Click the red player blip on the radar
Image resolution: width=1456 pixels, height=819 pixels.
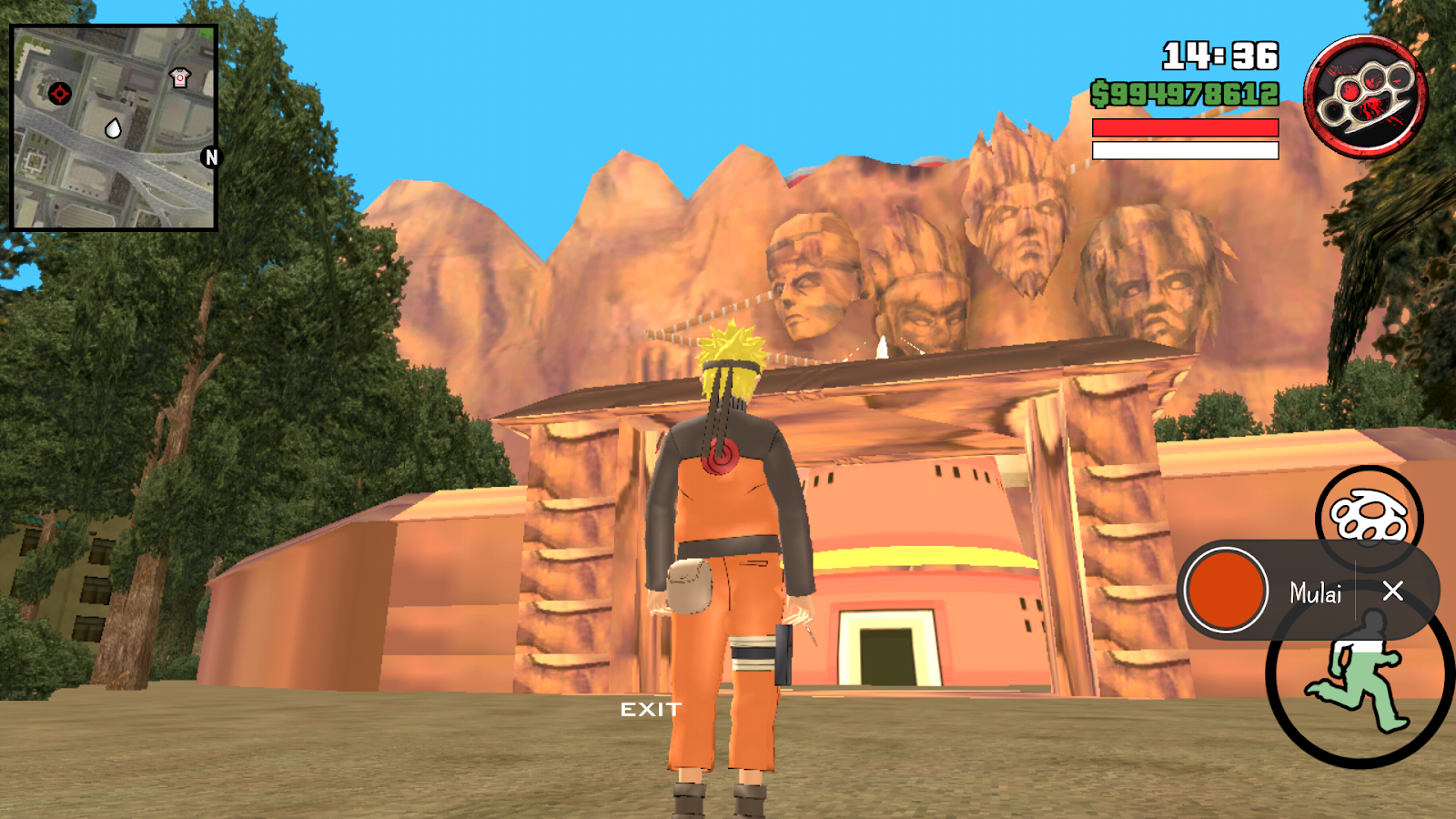pos(58,91)
